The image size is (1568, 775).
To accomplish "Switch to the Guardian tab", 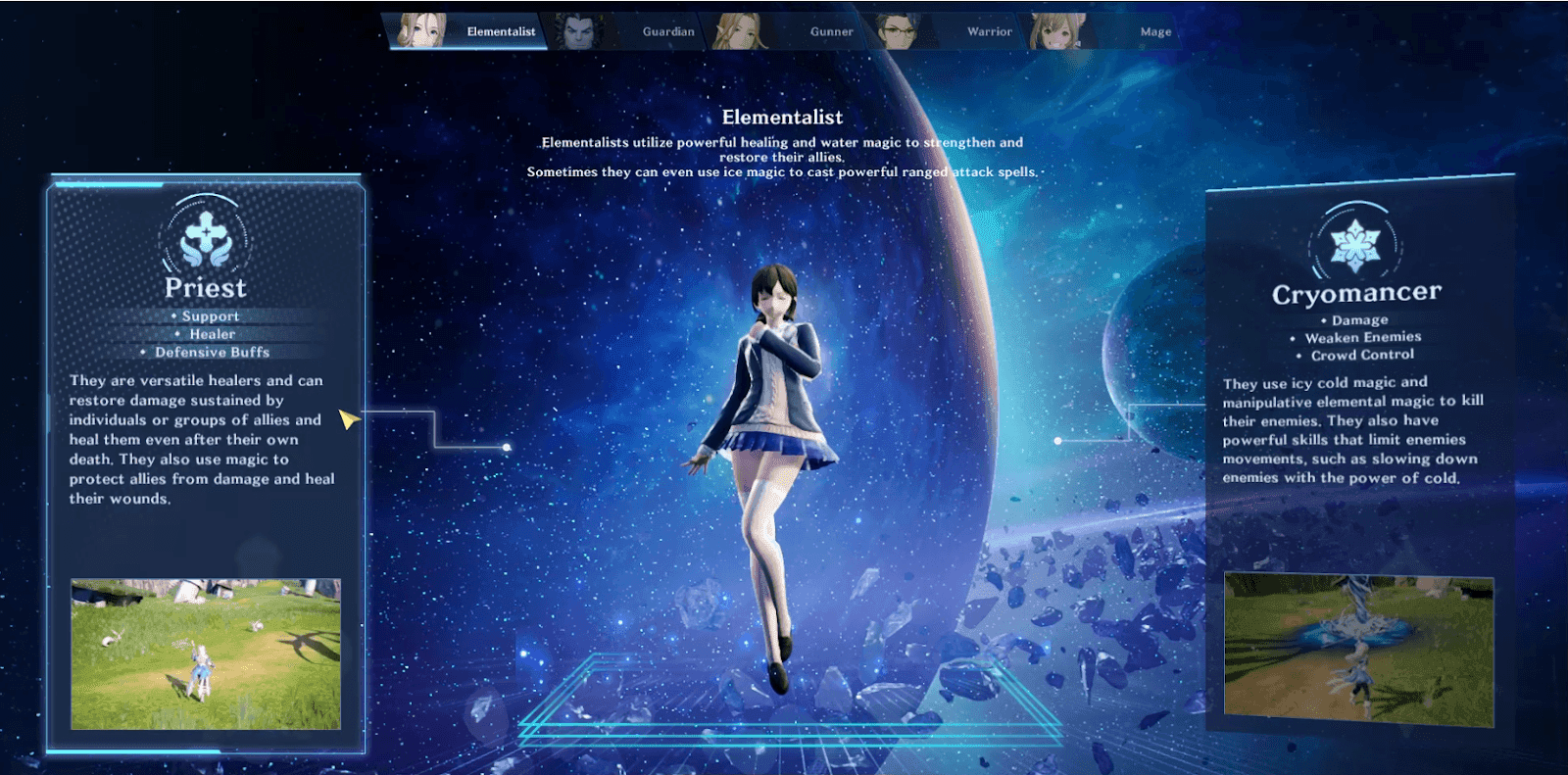I will tap(667, 30).
